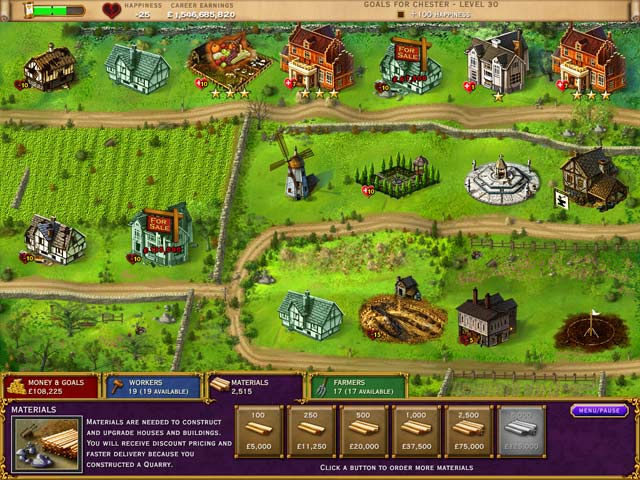Buy 2,500 materials for £75,000
The image size is (640, 480).
[x=468, y=431]
